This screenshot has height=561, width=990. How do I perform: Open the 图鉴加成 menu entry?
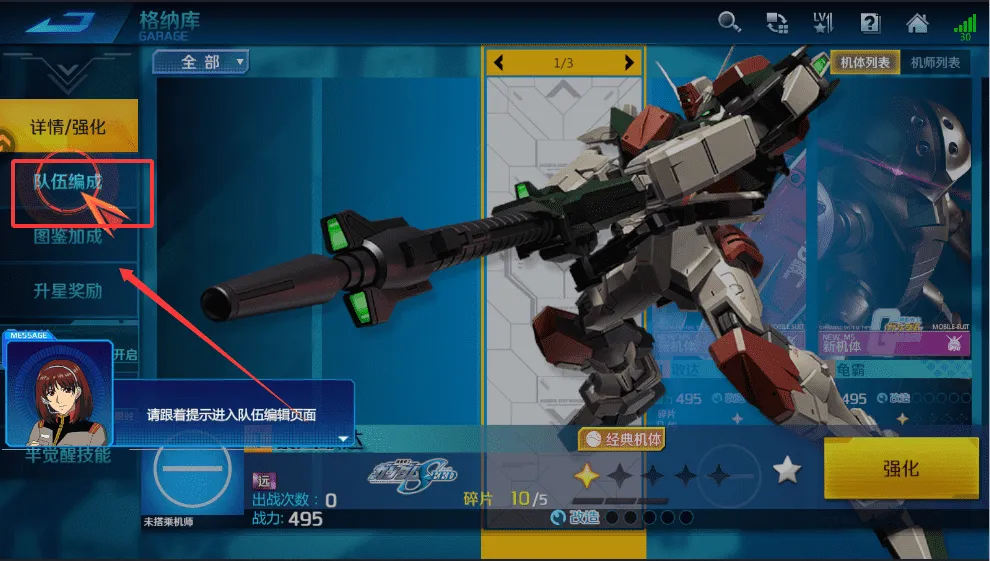68,237
